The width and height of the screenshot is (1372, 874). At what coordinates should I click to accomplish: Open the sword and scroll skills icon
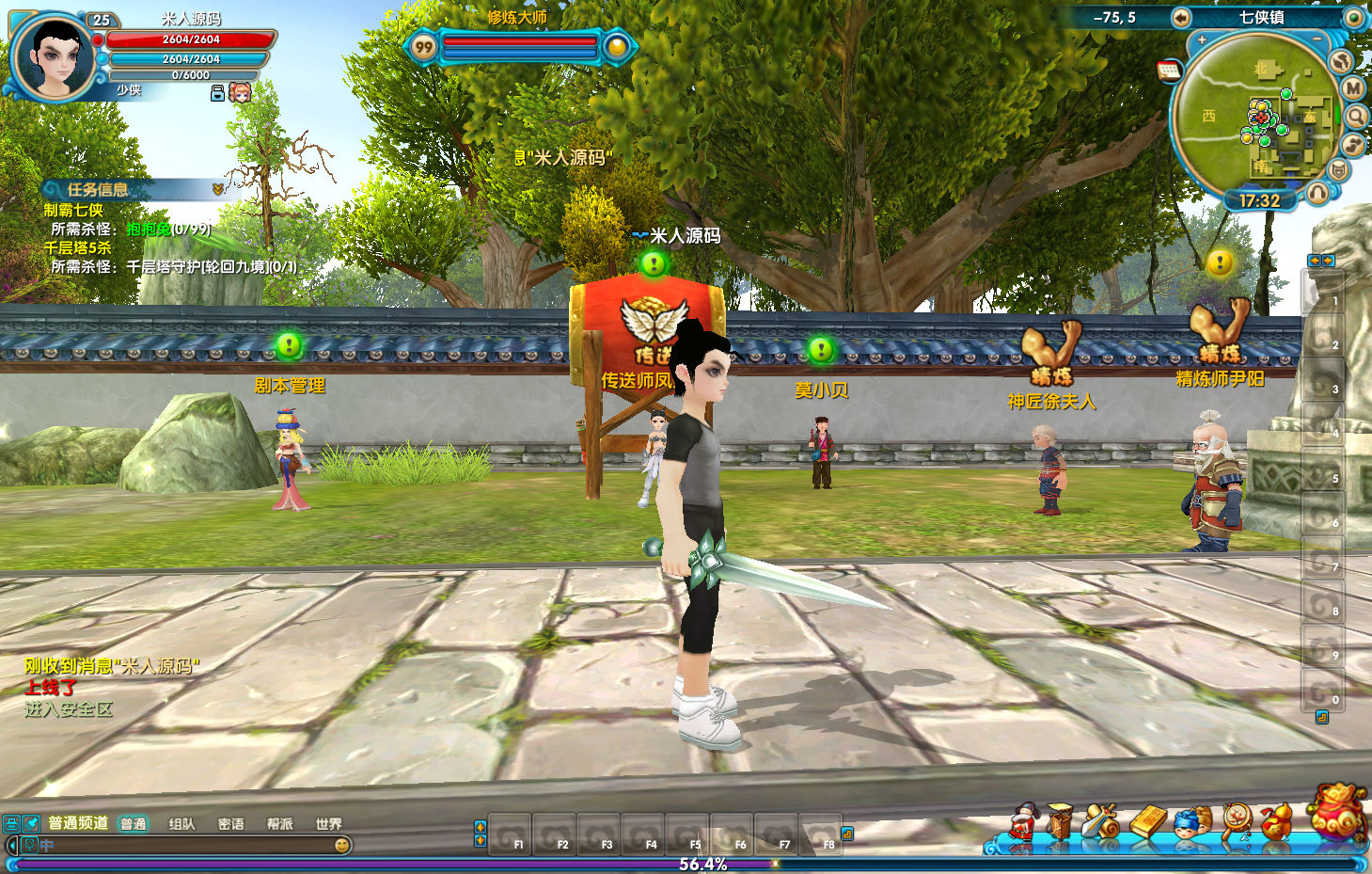1100,822
